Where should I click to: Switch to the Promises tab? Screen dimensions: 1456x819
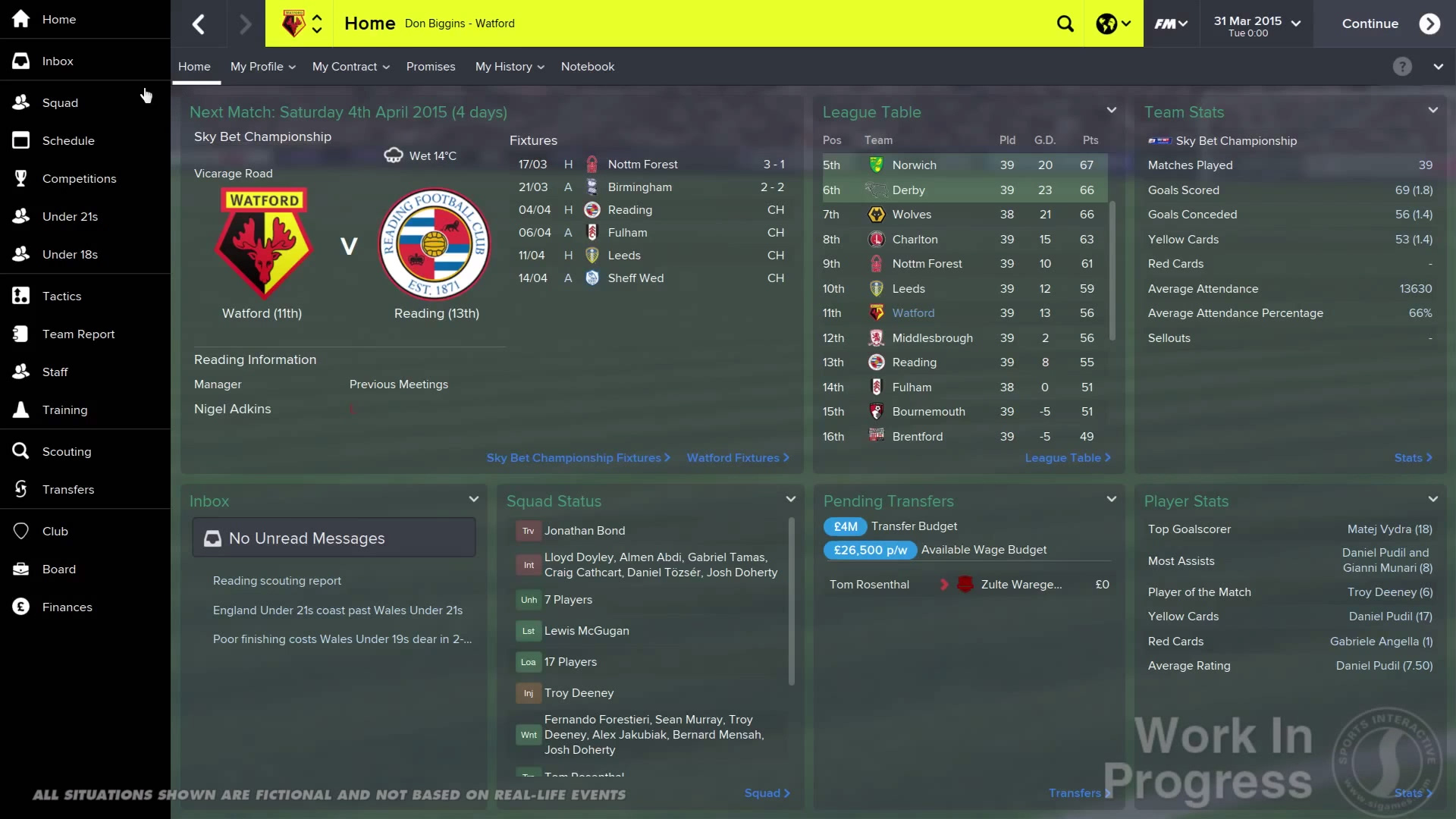(x=431, y=67)
